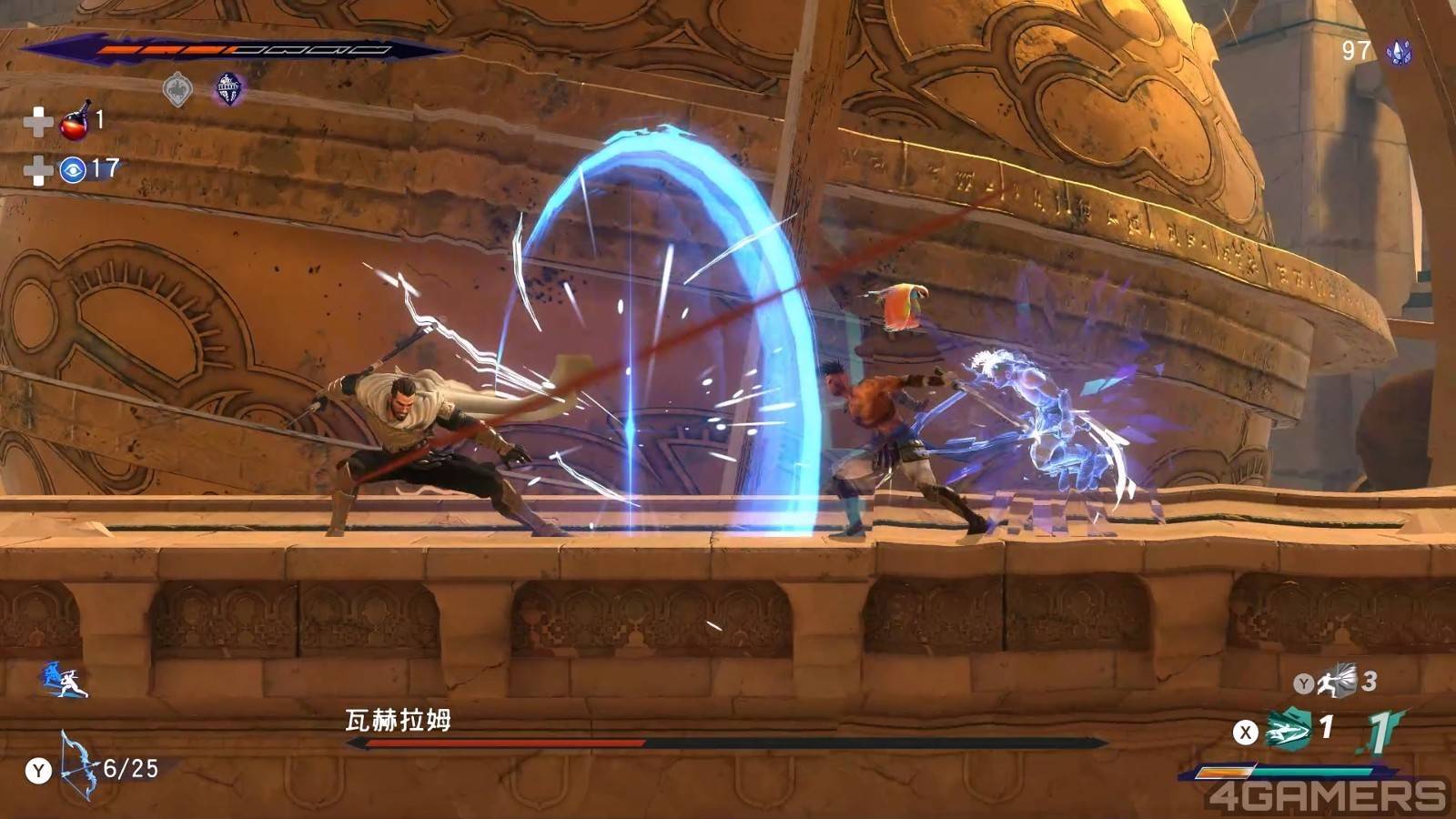Viewport: 1456px width, 819px height.
Task: Click the time crystal currency icon
Action: click(1398, 52)
